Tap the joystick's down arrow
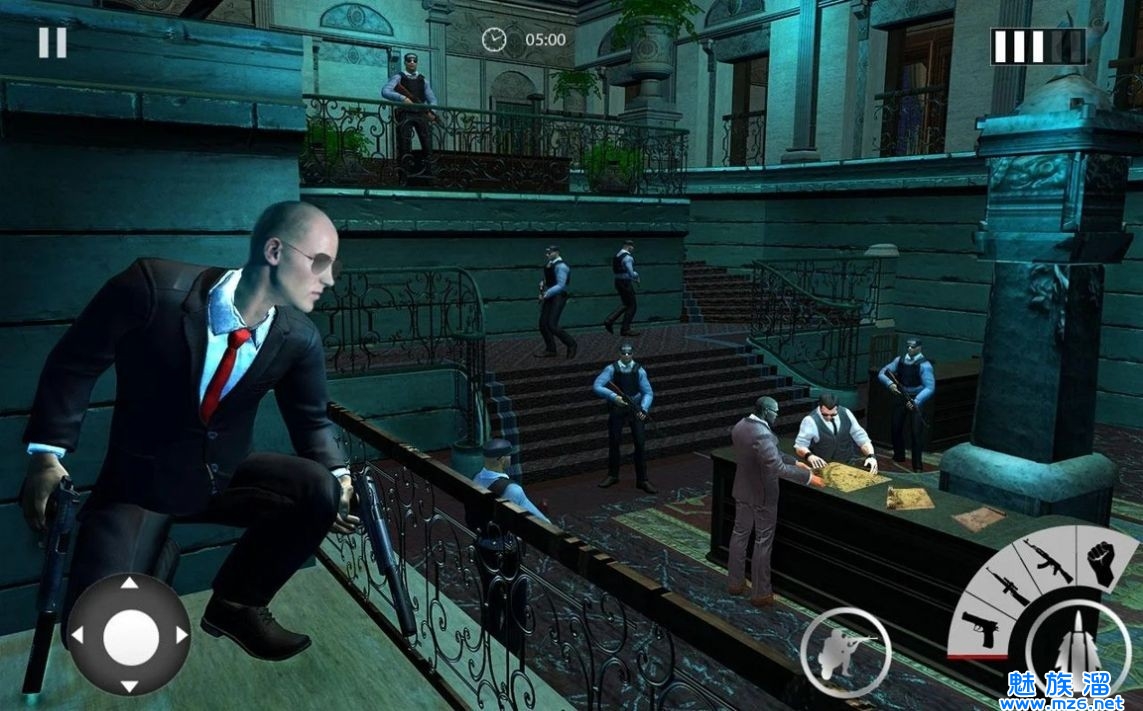 [x=129, y=685]
